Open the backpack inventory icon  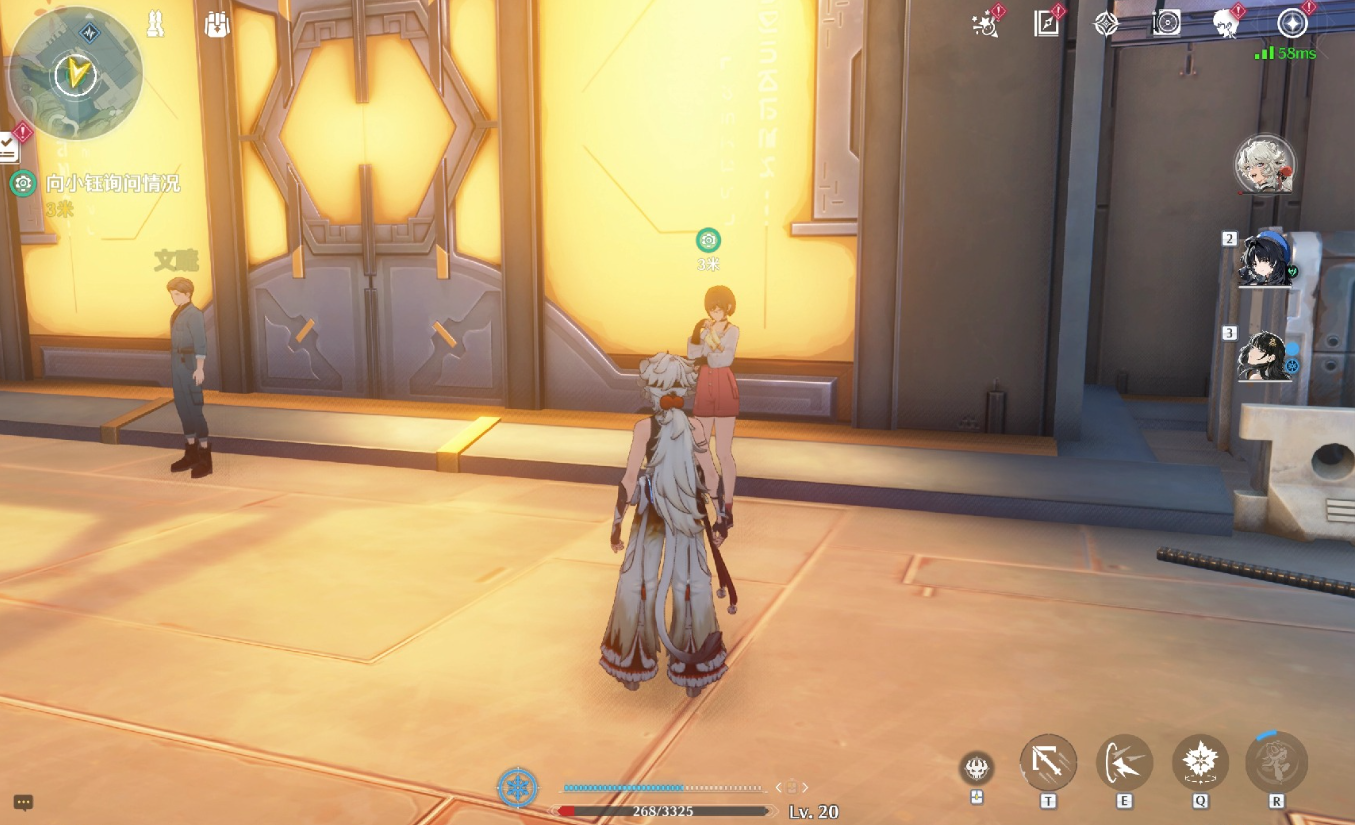coord(217,25)
